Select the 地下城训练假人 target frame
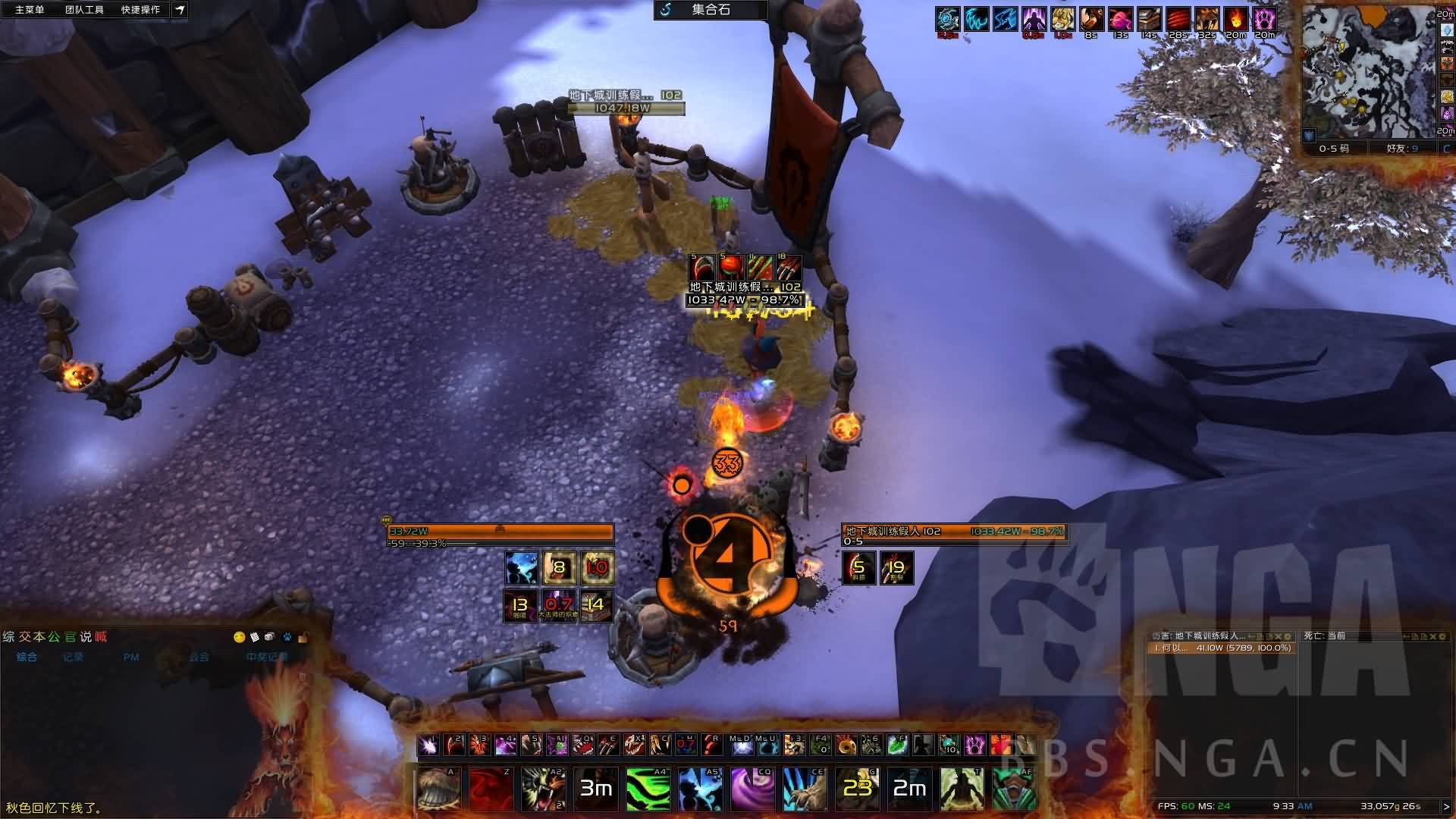This screenshot has width=1456, height=819. pyautogui.click(x=954, y=532)
